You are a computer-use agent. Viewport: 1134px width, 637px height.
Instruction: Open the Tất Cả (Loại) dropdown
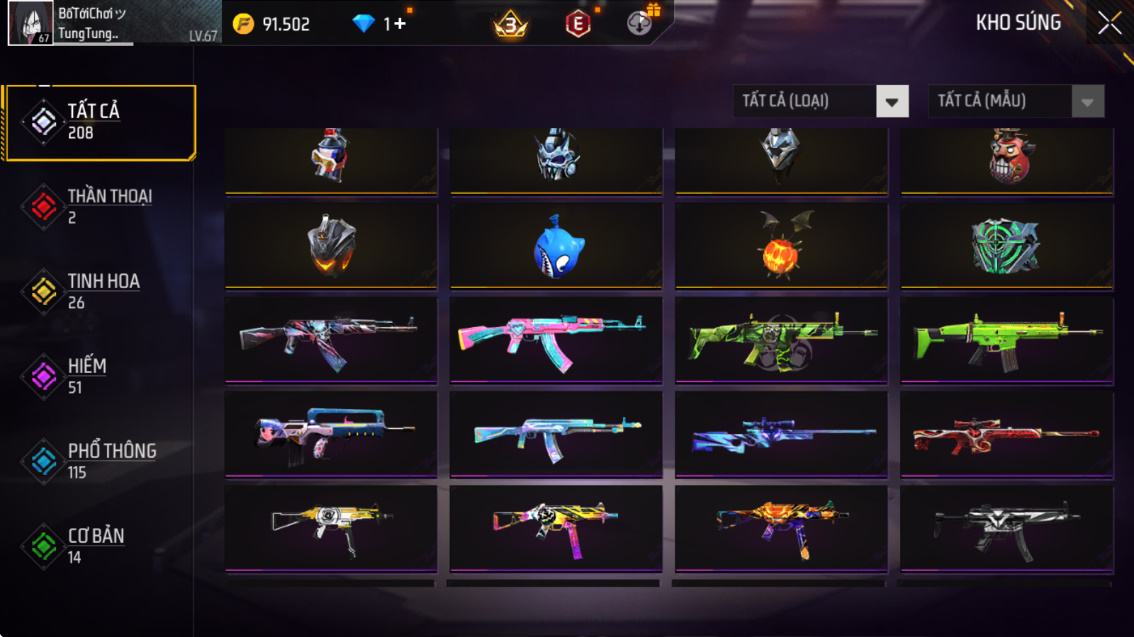click(820, 101)
